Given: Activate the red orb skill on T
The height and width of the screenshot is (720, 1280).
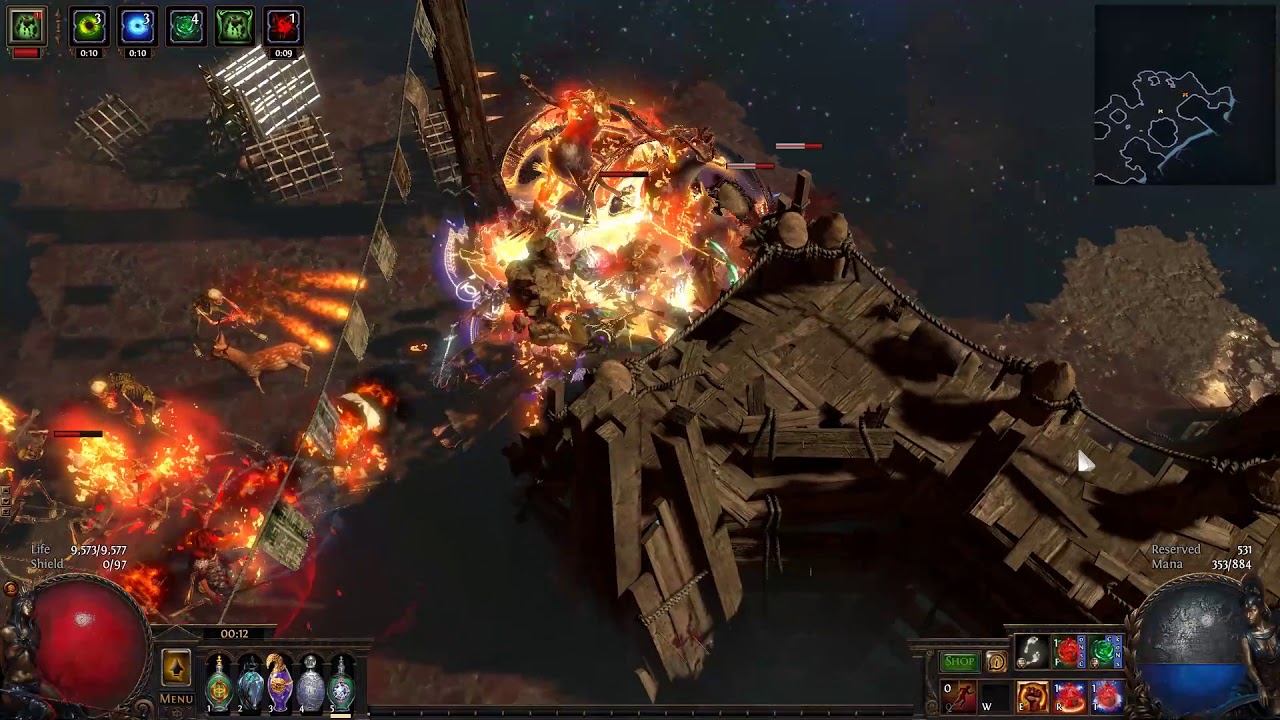Looking at the screenshot, I should point(1106,696).
